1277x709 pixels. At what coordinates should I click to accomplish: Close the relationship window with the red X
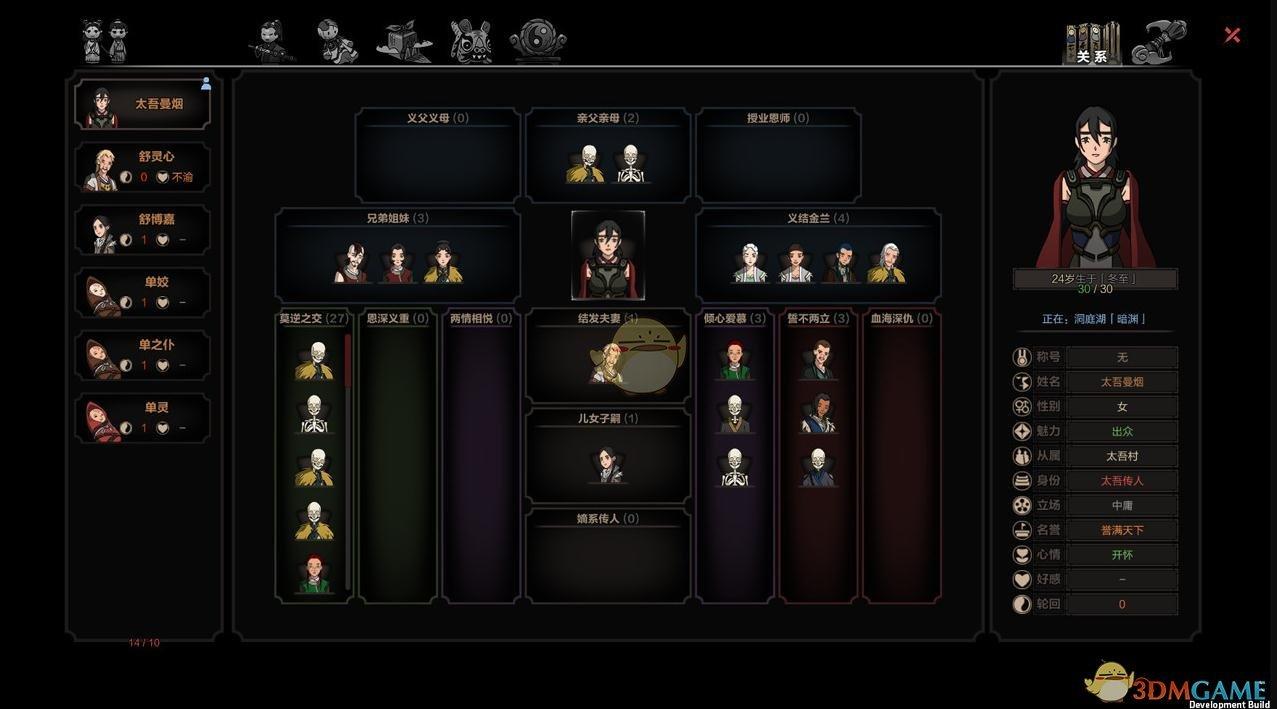[x=1232, y=35]
